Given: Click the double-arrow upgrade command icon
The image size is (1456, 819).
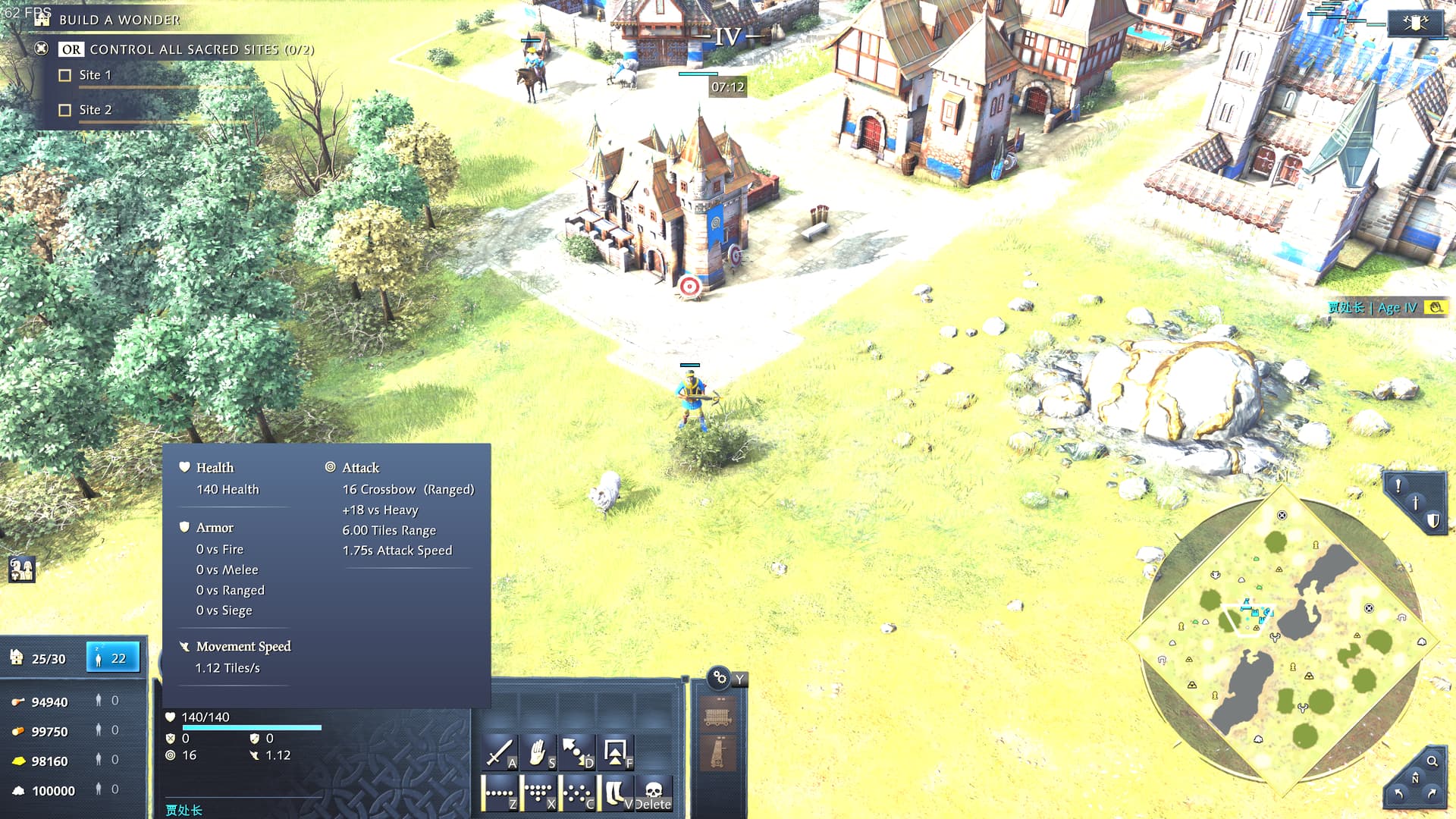Looking at the screenshot, I should pos(615,753).
